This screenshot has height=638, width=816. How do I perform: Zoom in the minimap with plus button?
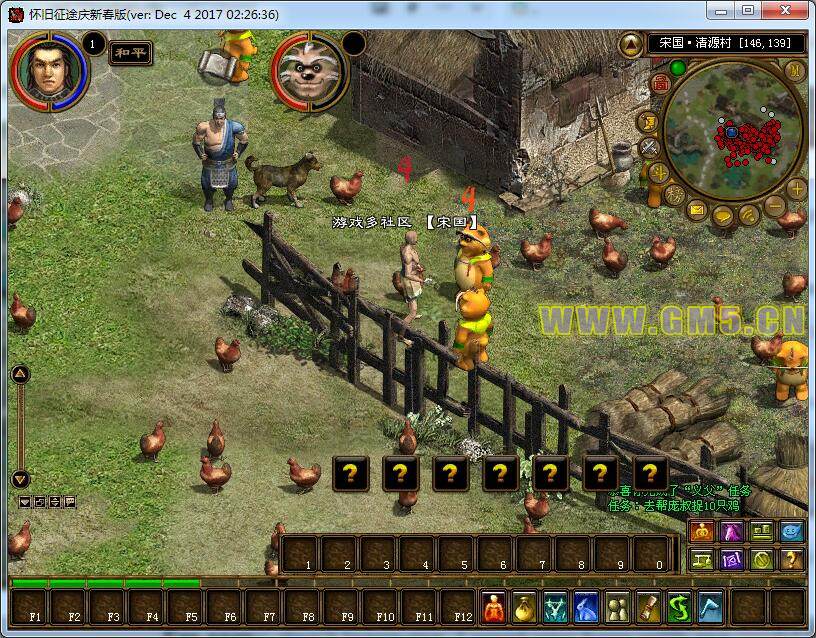796,188
